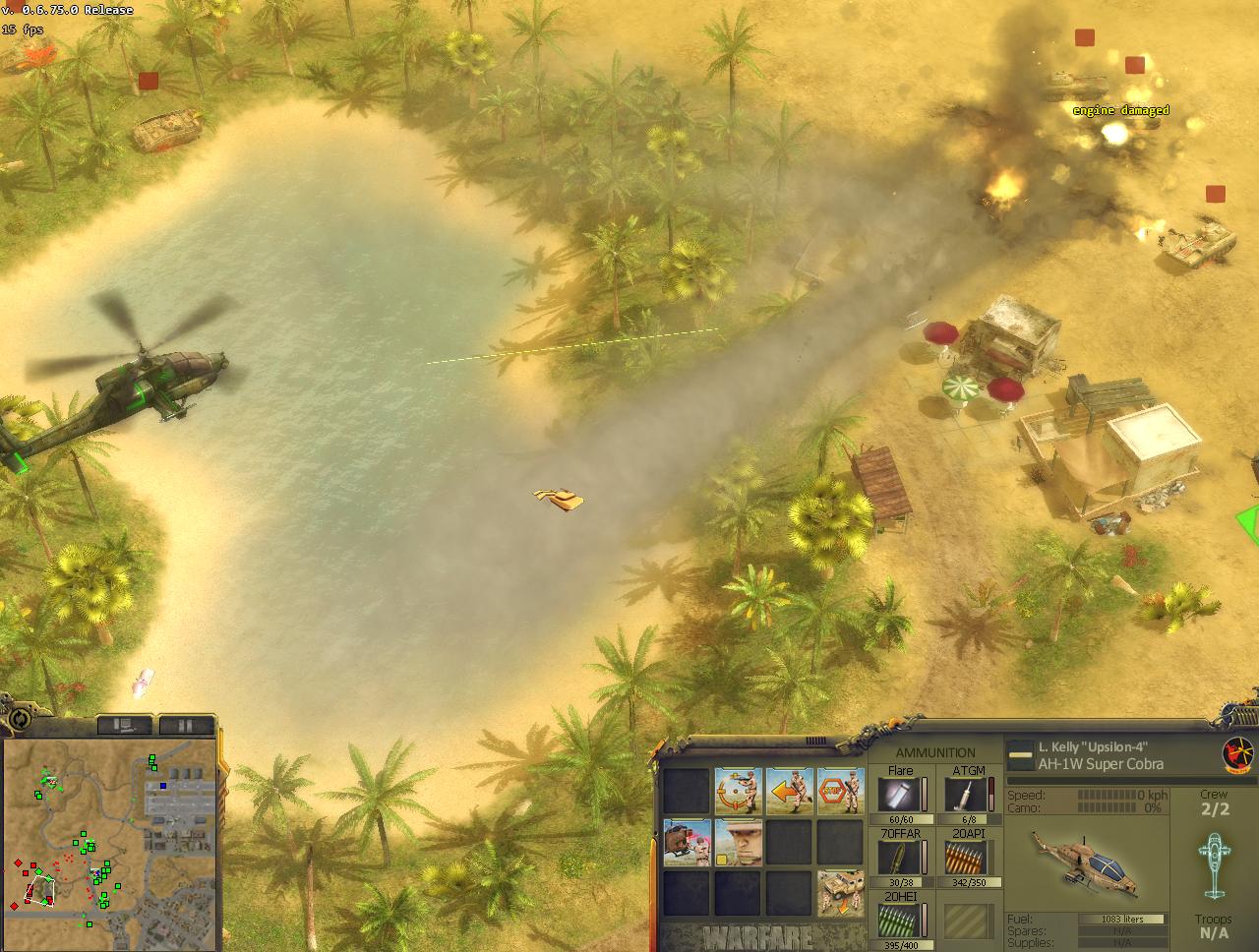Click the rotate minimap icon
This screenshot has height=952, width=1259.
point(19,719)
